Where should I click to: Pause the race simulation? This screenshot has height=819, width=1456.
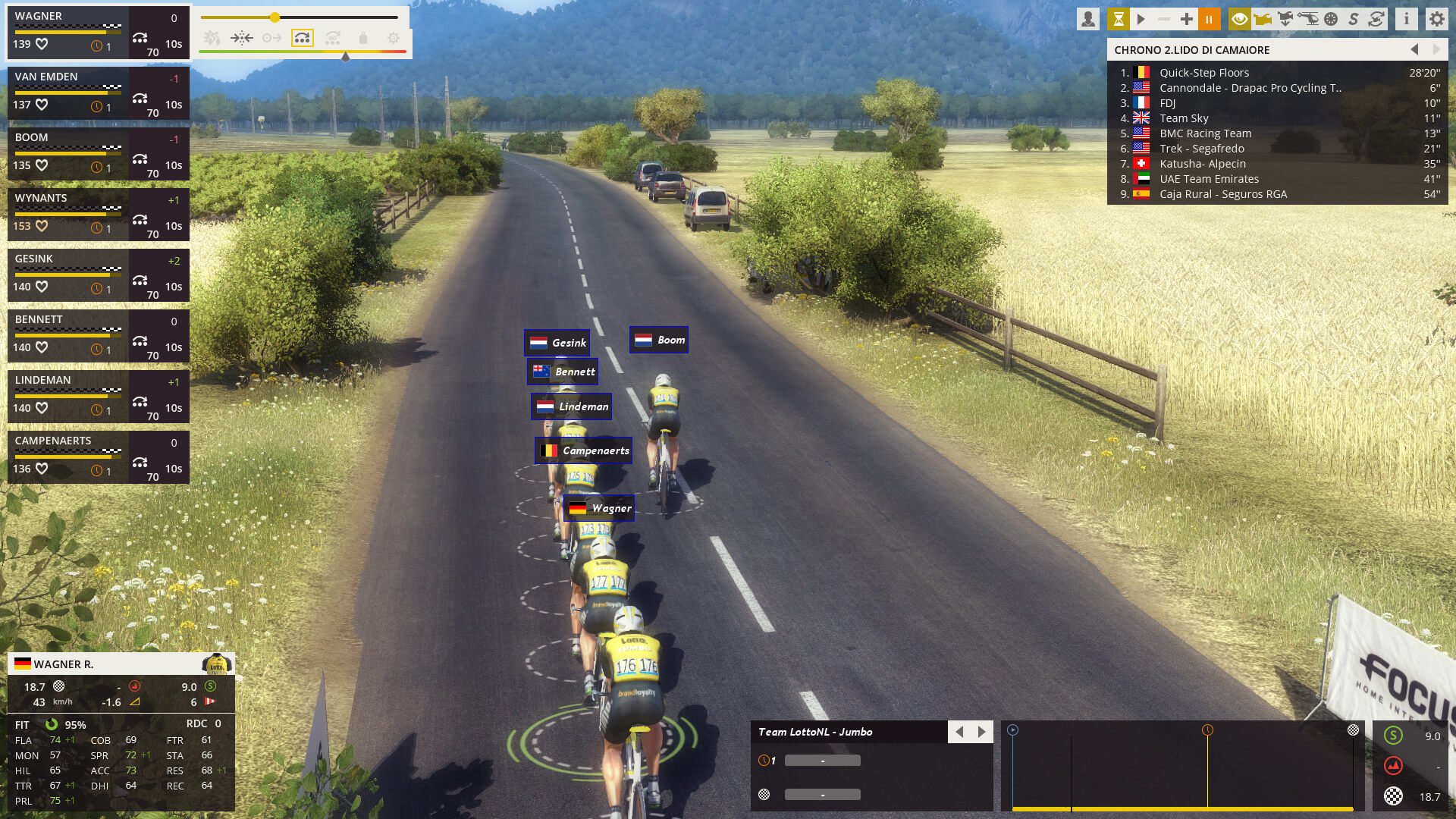click(x=1210, y=19)
